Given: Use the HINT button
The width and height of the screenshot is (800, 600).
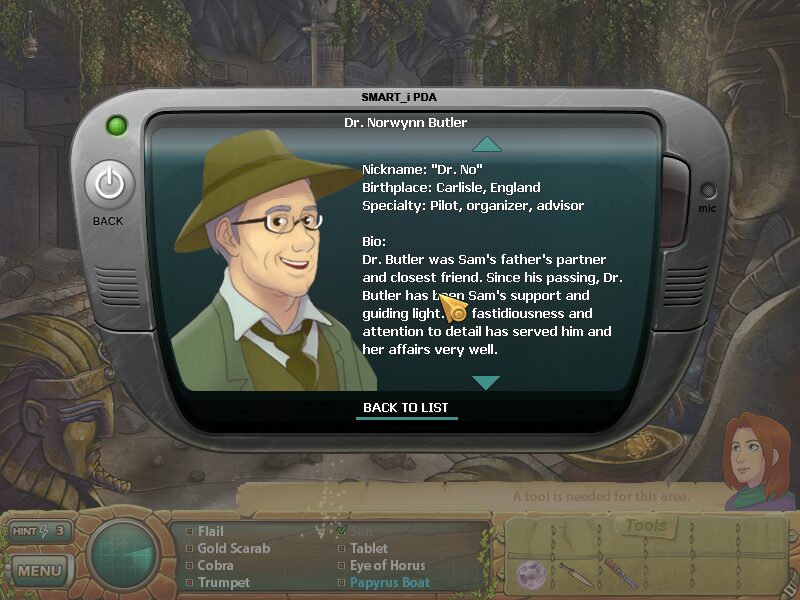Looking at the screenshot, I should point(40,531).
